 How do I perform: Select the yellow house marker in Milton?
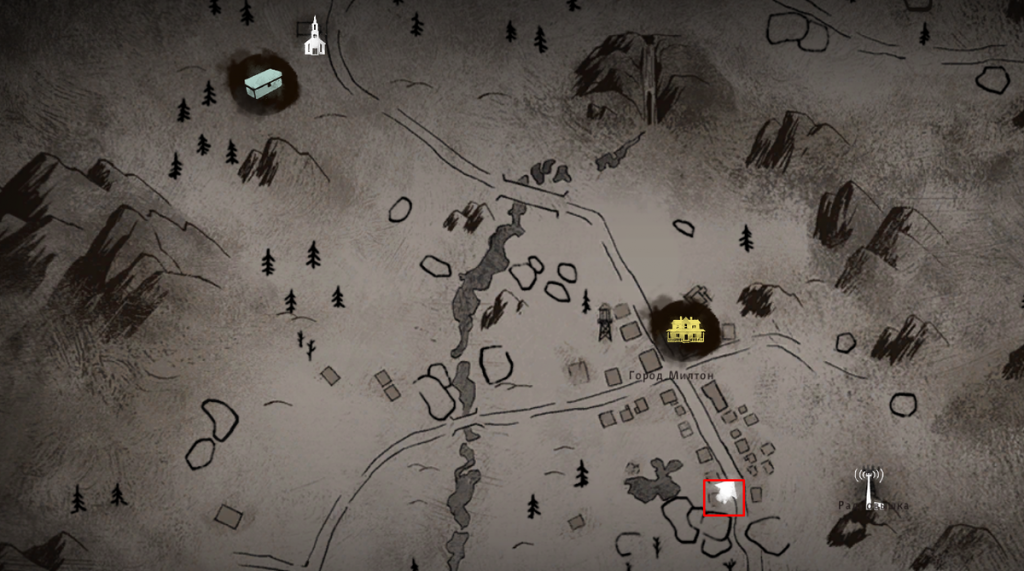tap(685, 329)
